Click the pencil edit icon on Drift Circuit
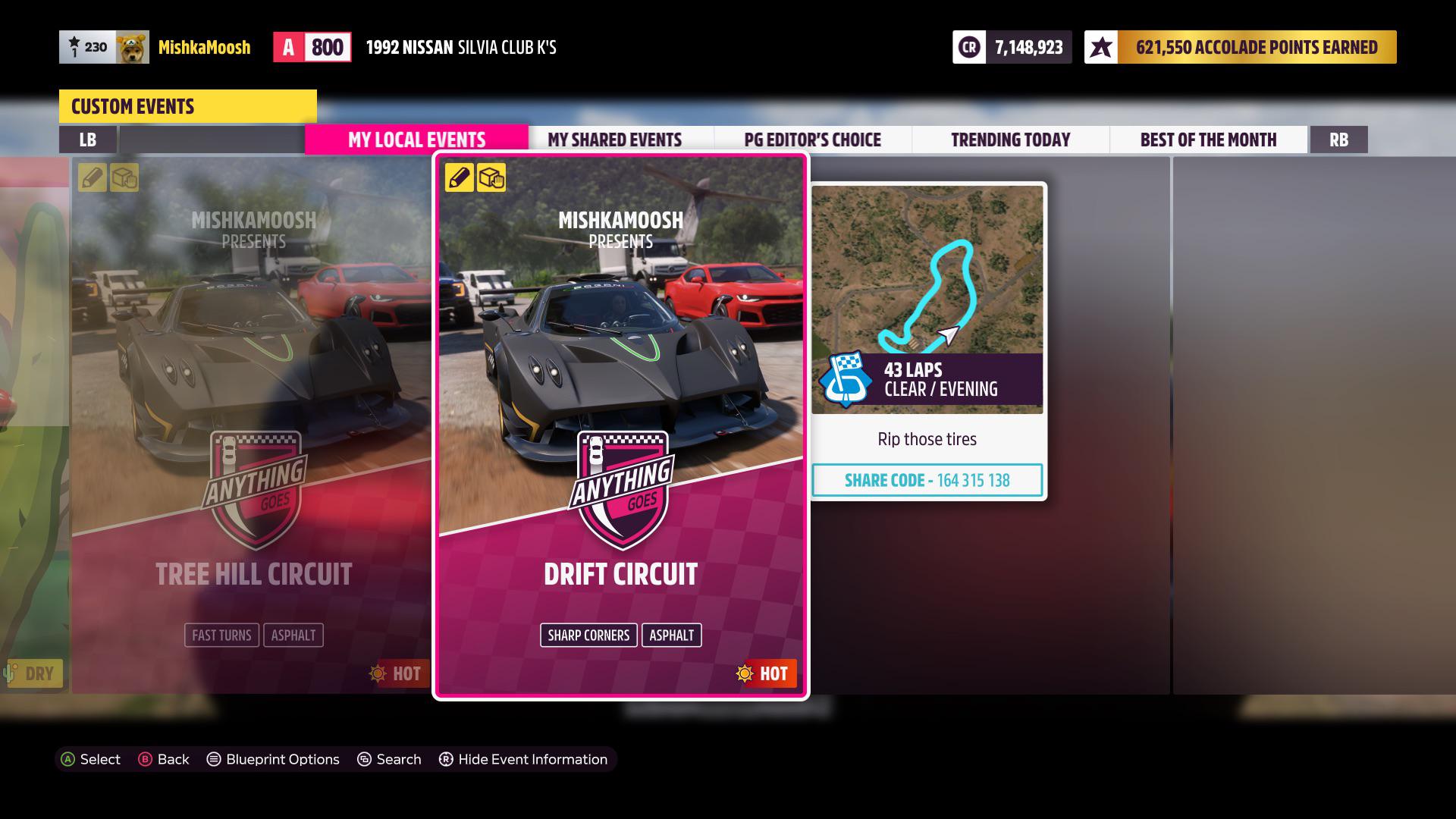Image resolution: width=1456 pixels, height=819 pixels. 459,178
